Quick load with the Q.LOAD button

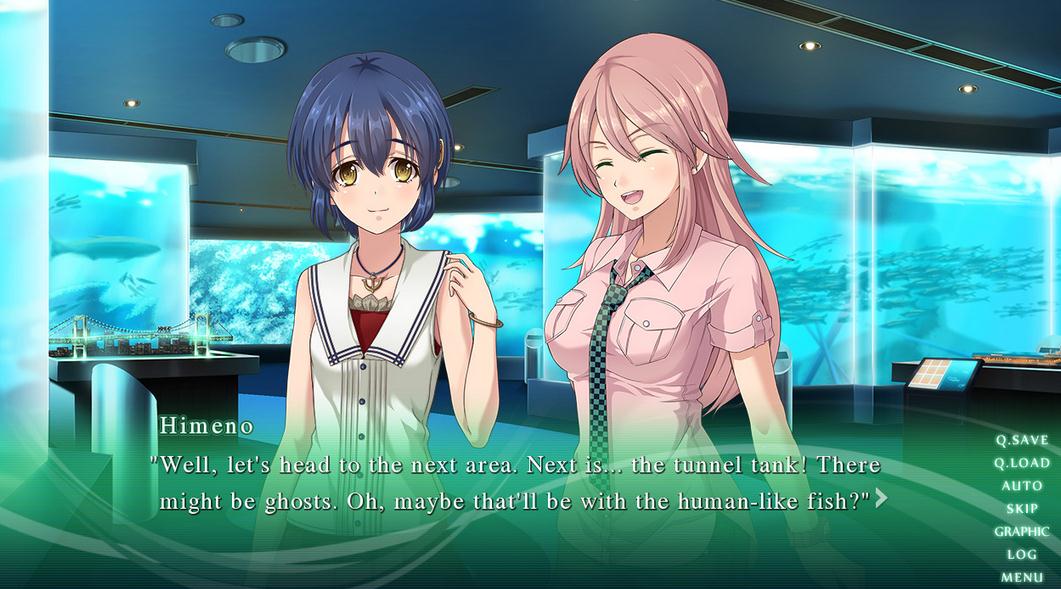tap(1021, 463)
